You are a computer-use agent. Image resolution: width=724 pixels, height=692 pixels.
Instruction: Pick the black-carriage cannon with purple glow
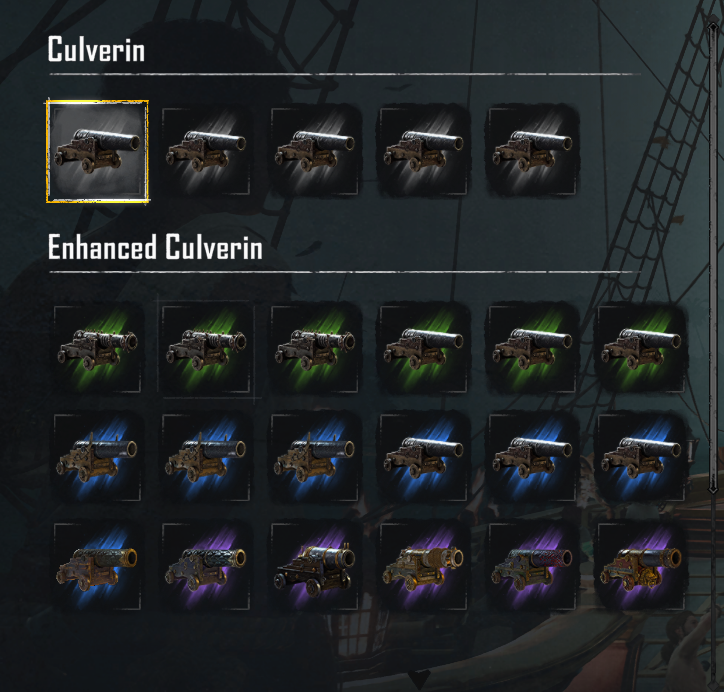tap(315, 567)
